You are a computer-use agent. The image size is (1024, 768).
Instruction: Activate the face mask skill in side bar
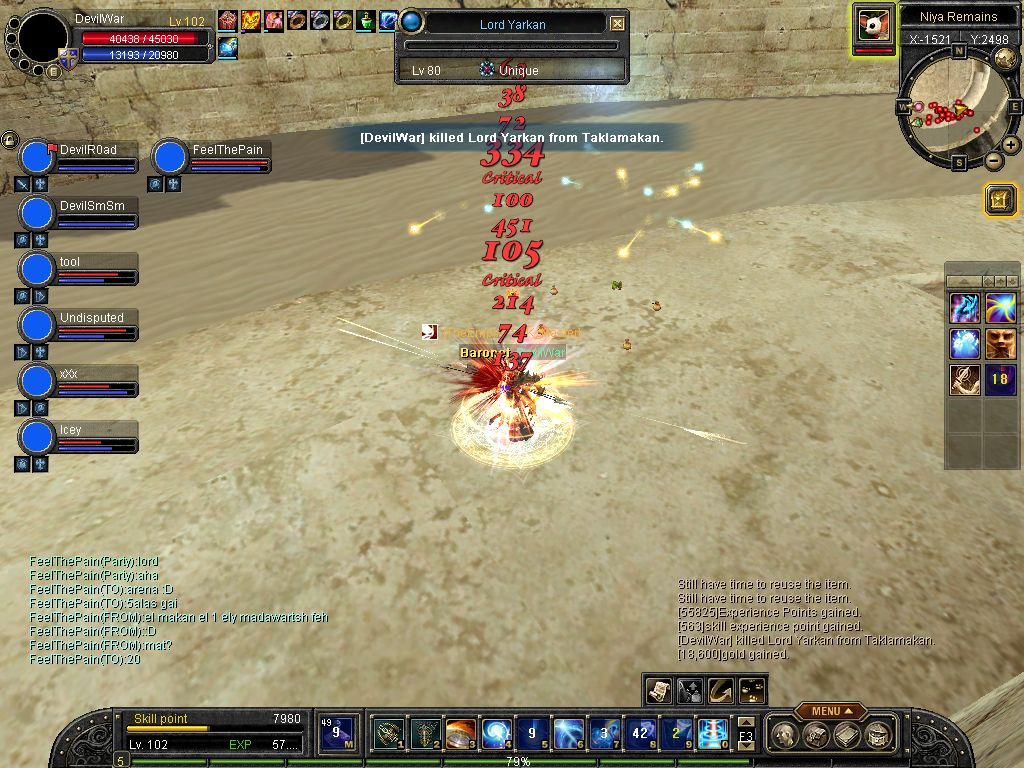[x=1000, y=344]
